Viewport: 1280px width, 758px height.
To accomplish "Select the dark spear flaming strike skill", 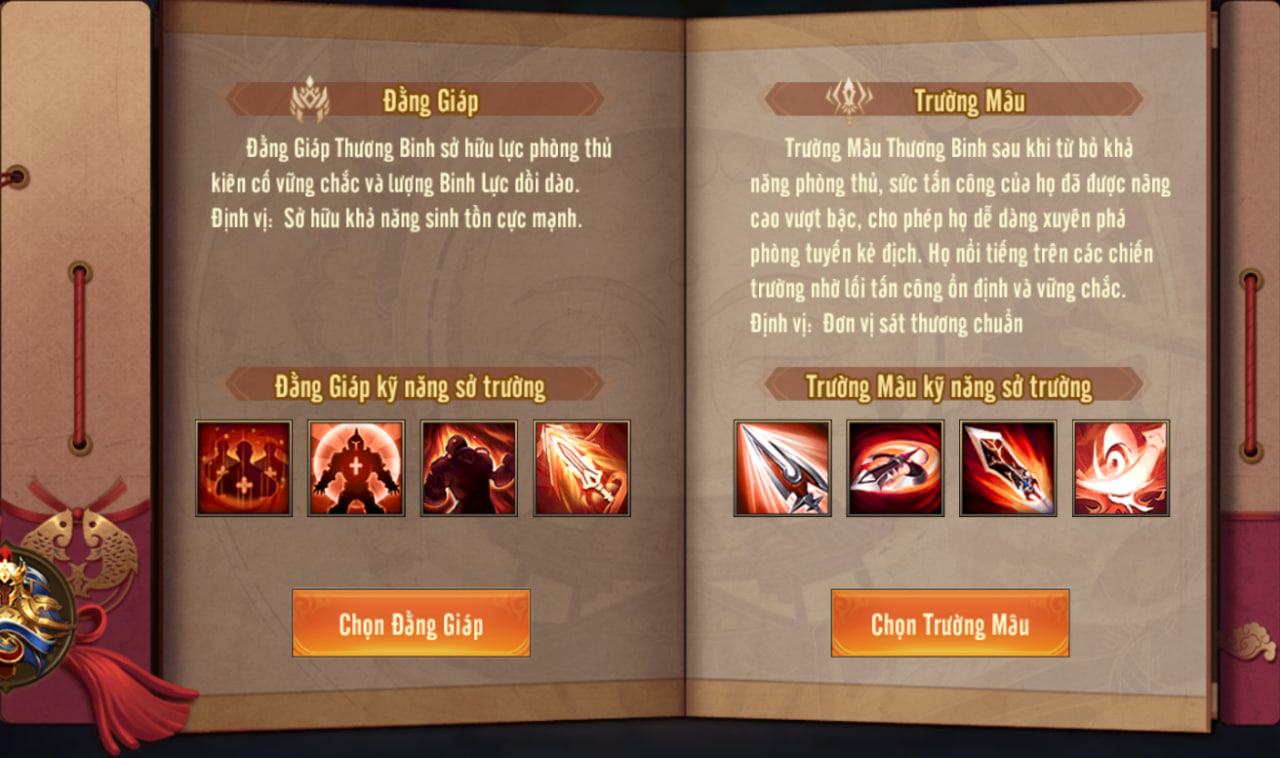I will tap(1008, 468).
